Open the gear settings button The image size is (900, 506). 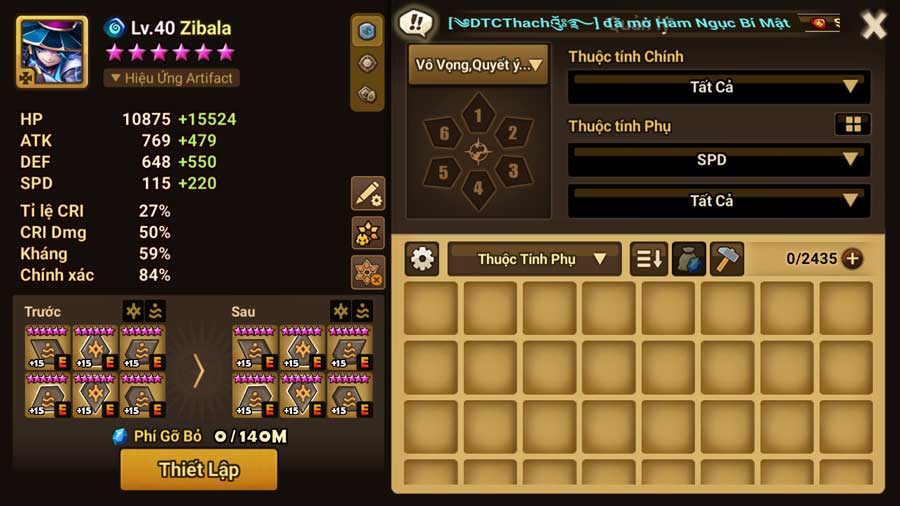point(423,259)
